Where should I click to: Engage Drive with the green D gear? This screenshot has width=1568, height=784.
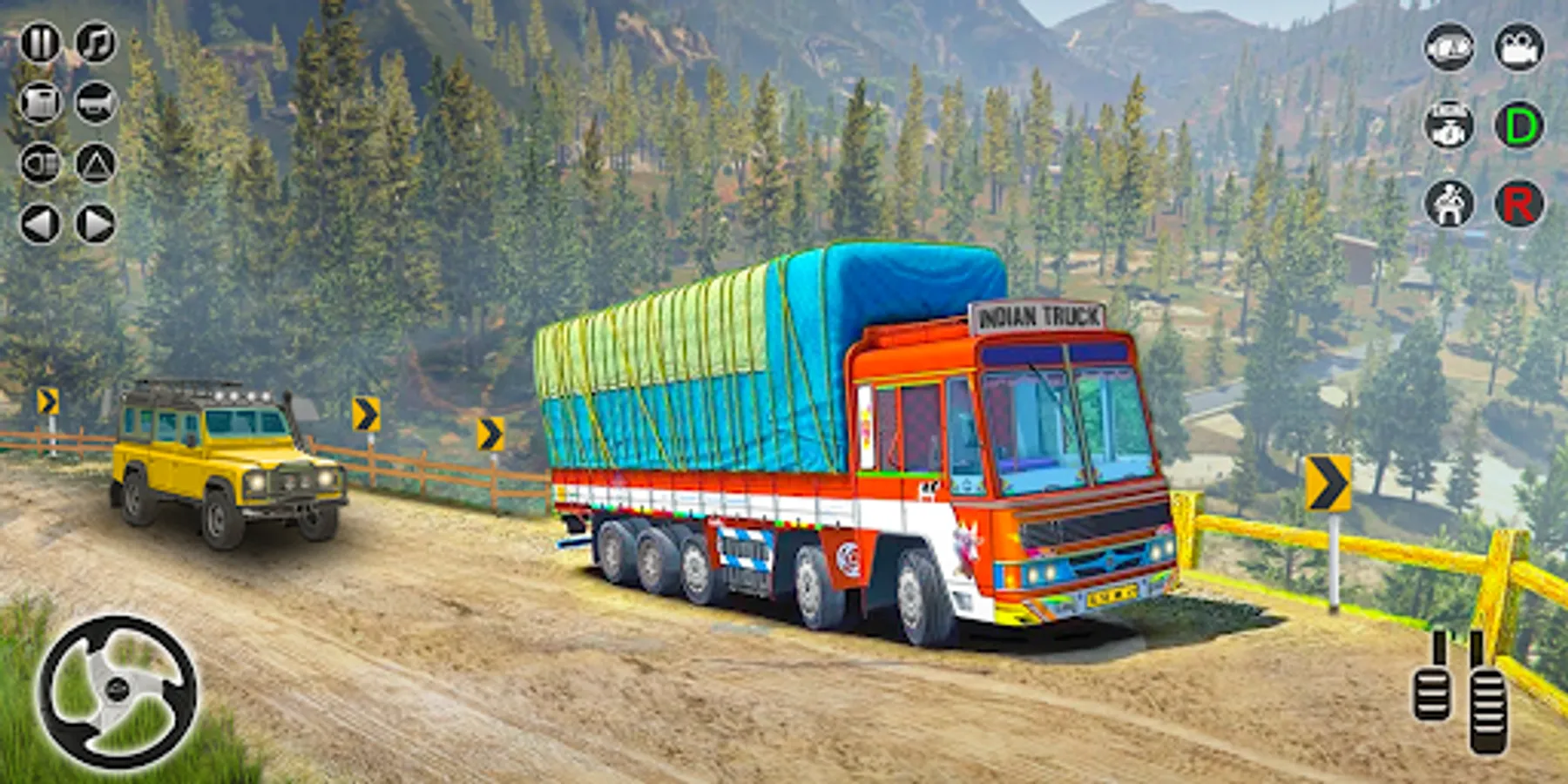(x=1517, y=125)
